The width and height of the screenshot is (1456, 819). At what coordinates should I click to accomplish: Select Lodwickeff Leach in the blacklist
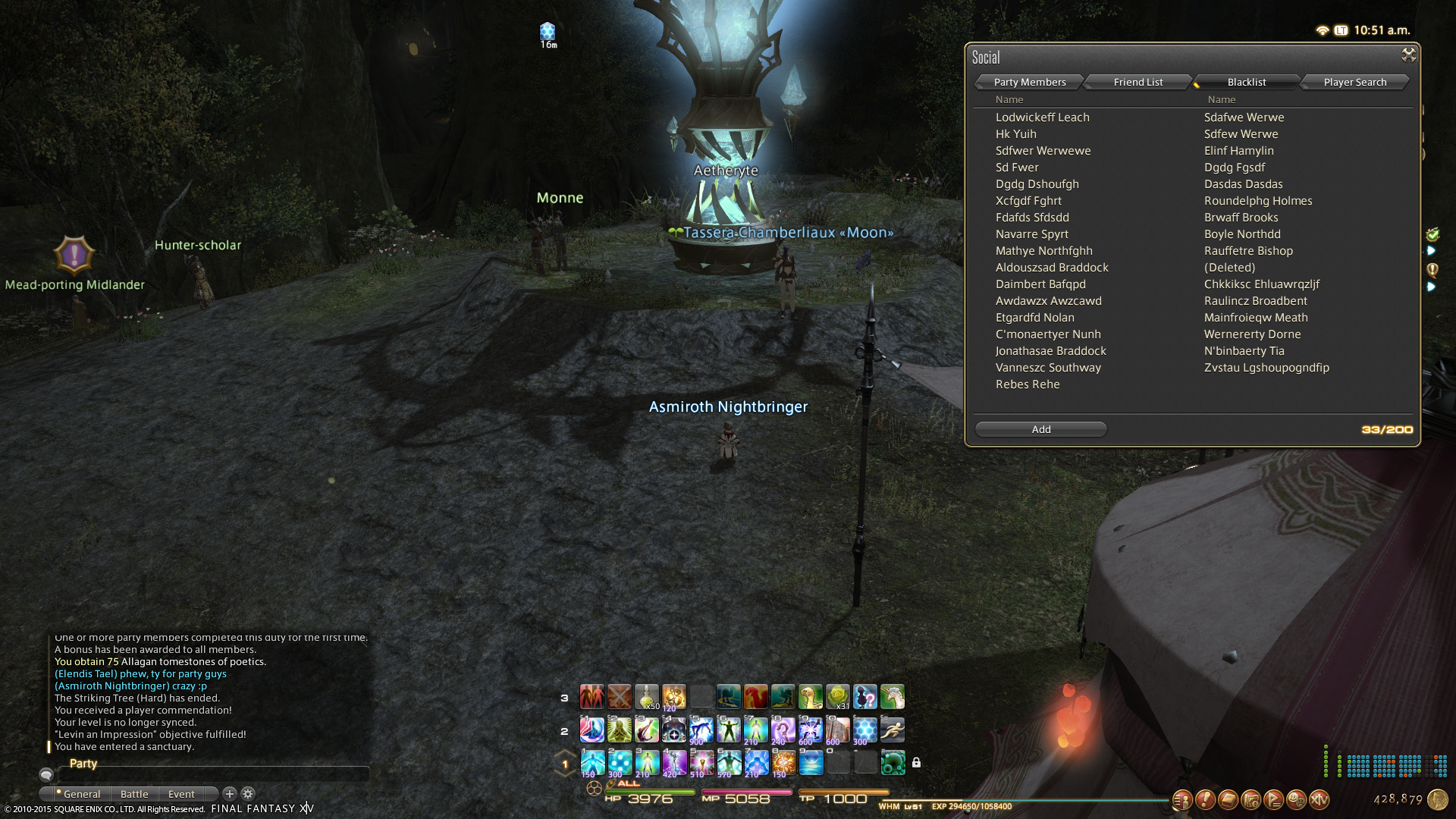pos(1042,118)
